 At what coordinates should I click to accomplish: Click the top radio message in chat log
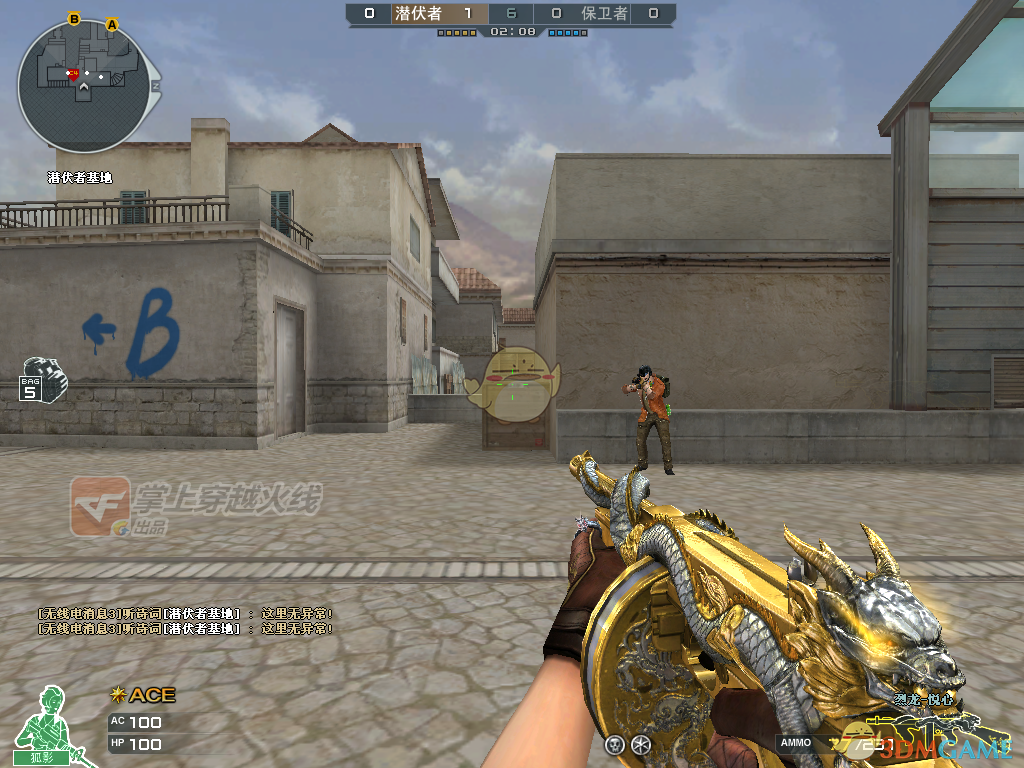click(x=185, y=613)
